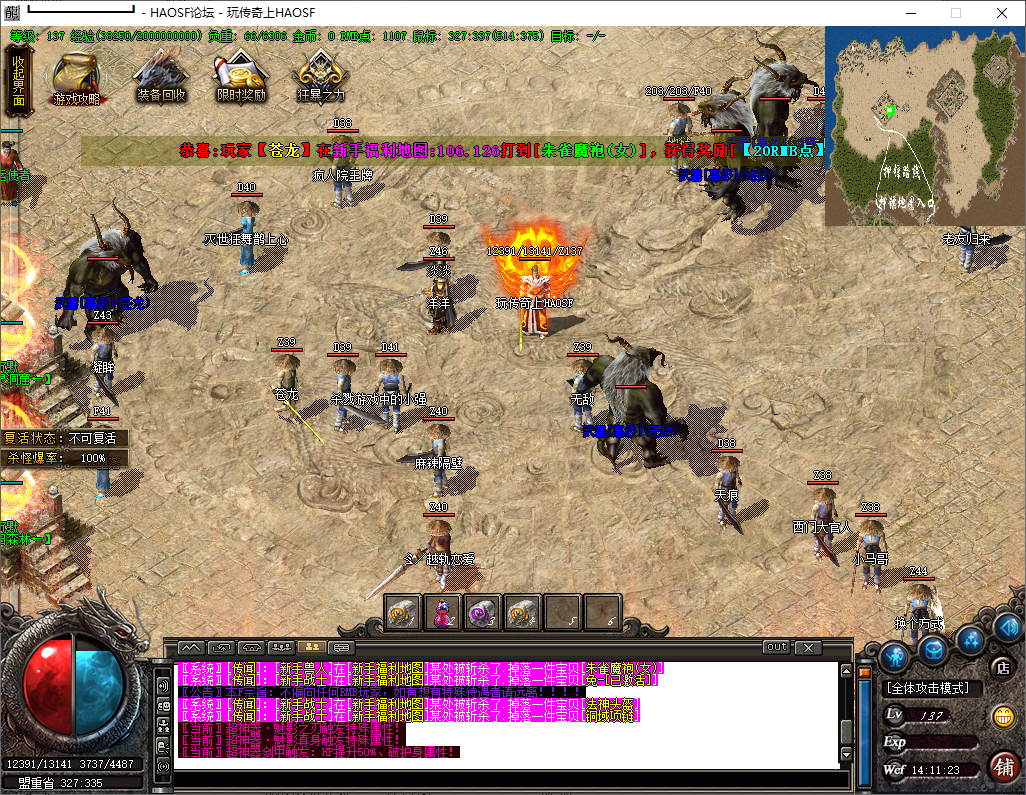The width and height of the screenshot is (1026, 795).
Task: Open the 店 shop button
Action: [1001, 666]
